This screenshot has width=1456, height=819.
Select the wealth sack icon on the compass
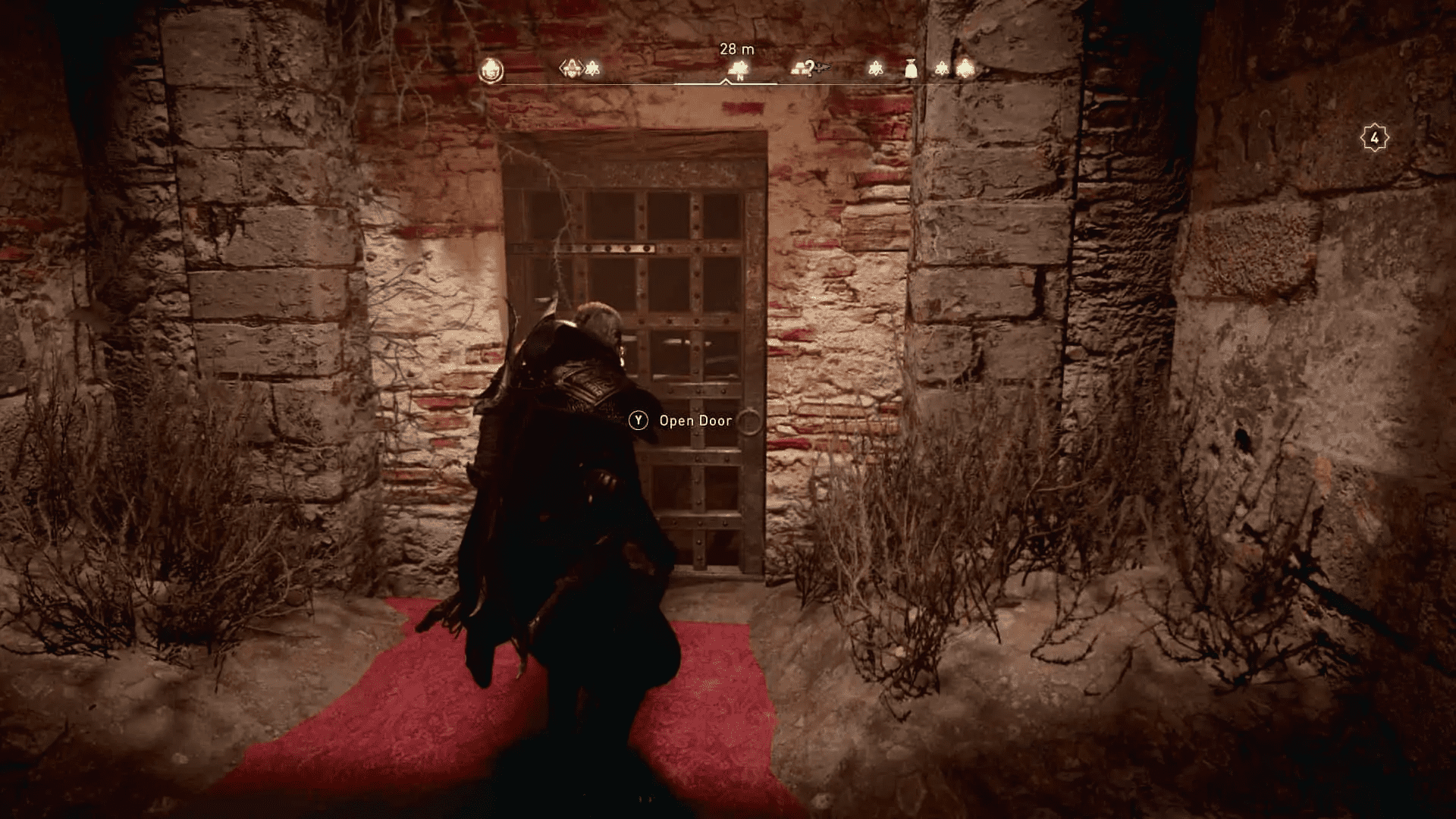[910, 70]
